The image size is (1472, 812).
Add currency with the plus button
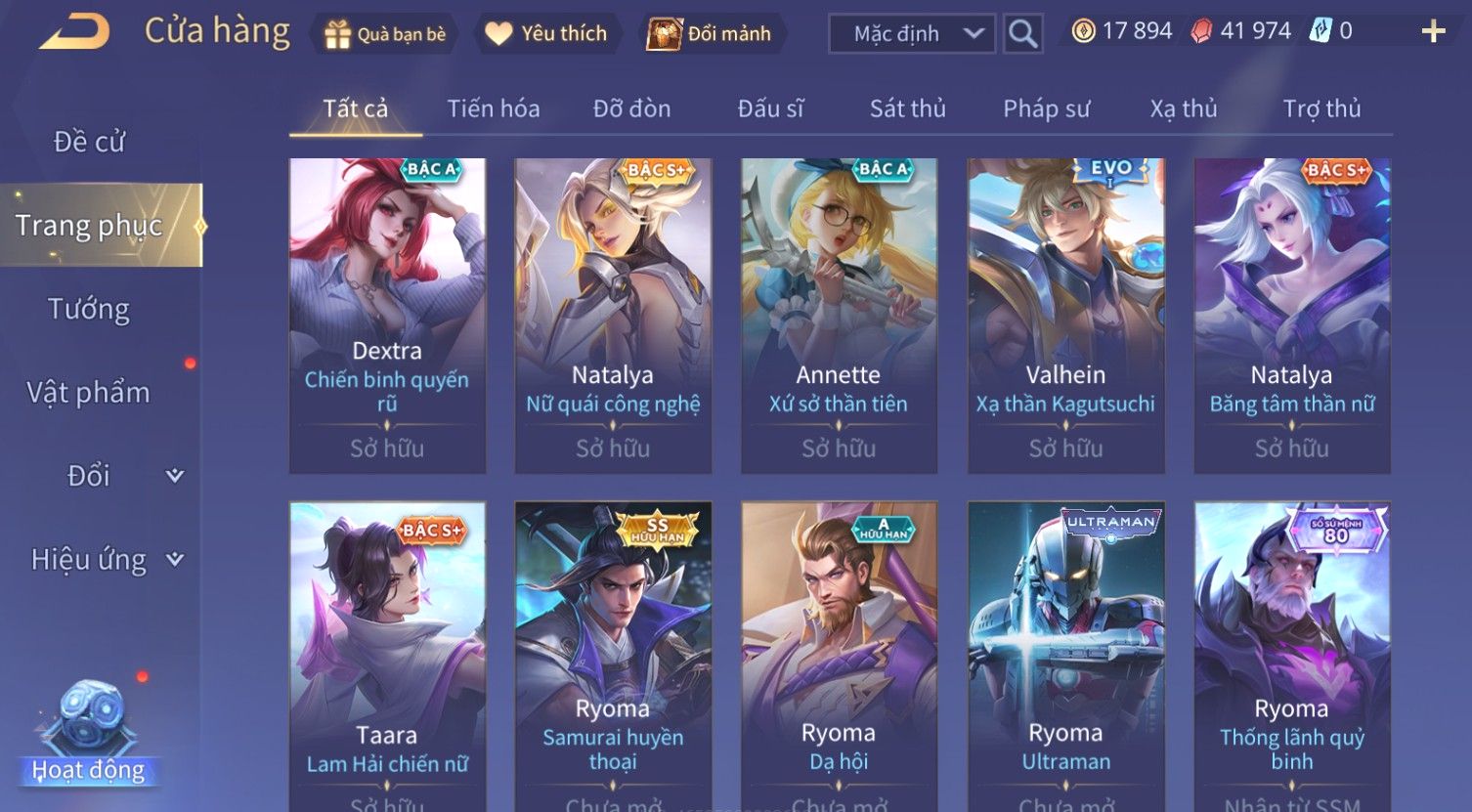coord(1433,32)
